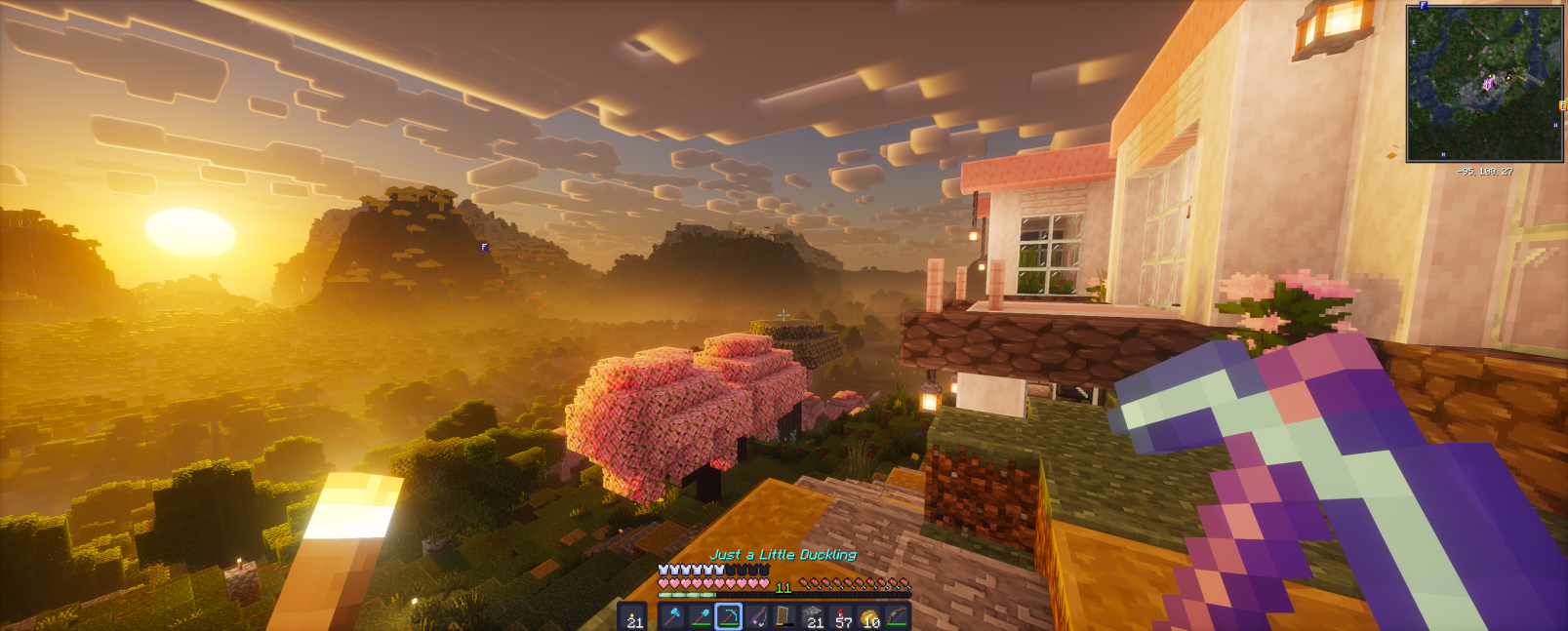Select the bow in the last hotbar slot
Viewport: 1568px width, 631px height.
898,616
